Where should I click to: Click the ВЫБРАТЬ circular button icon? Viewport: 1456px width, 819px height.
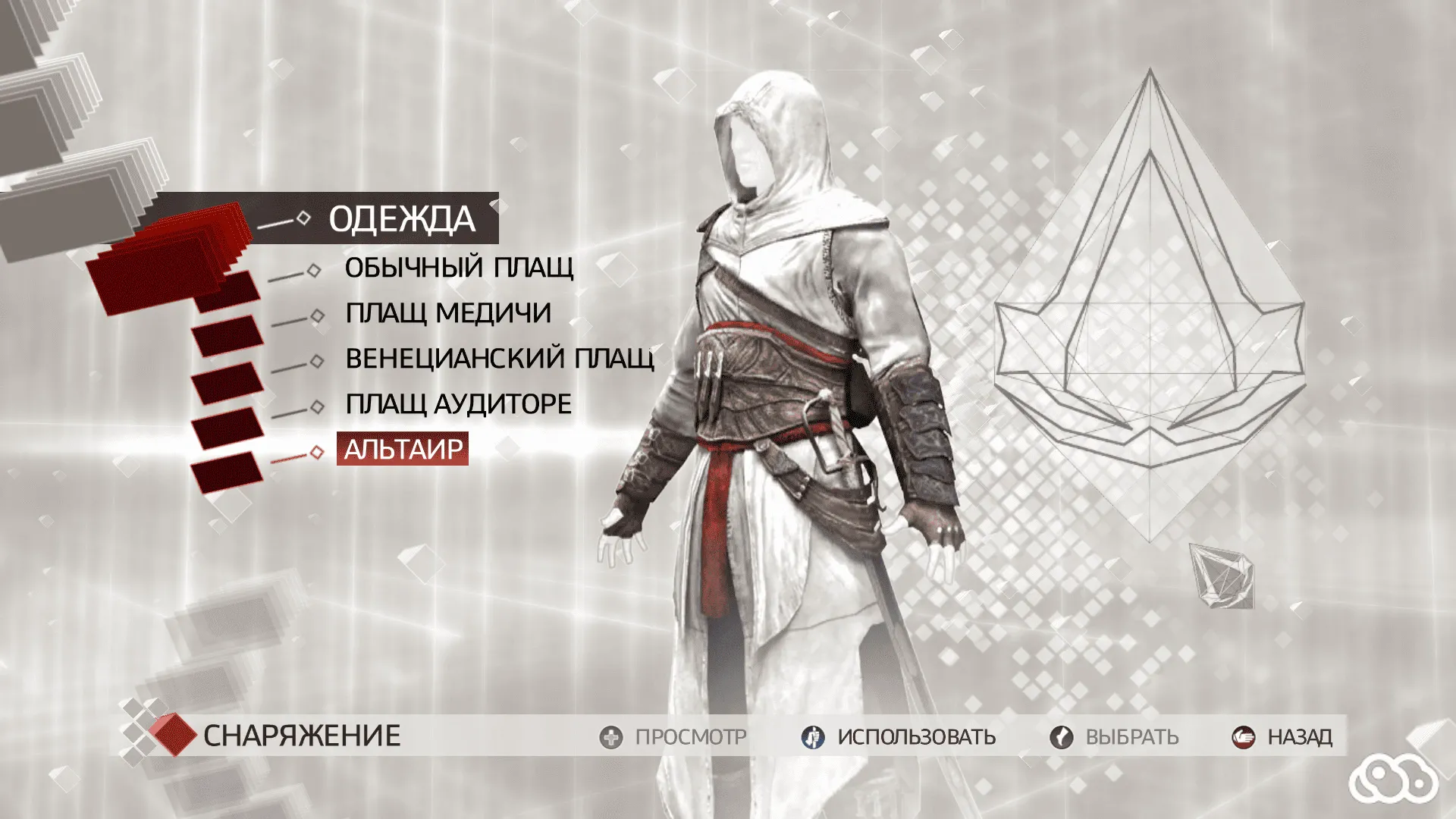(x=1061, y=736)
